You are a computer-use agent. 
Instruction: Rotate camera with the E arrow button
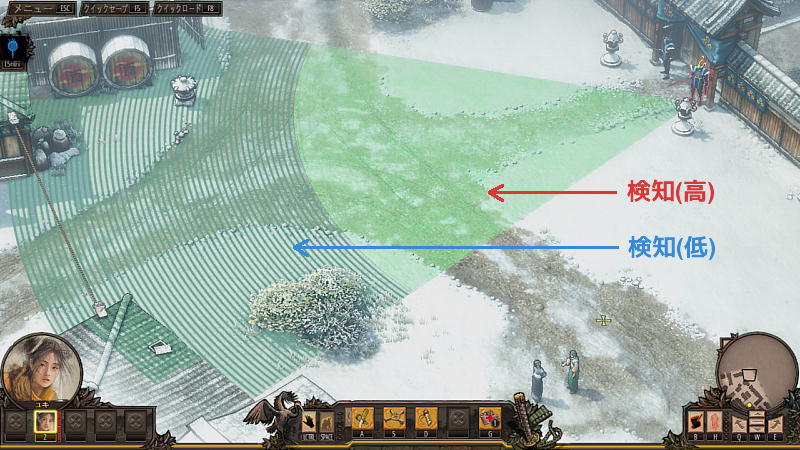[773, 423]
